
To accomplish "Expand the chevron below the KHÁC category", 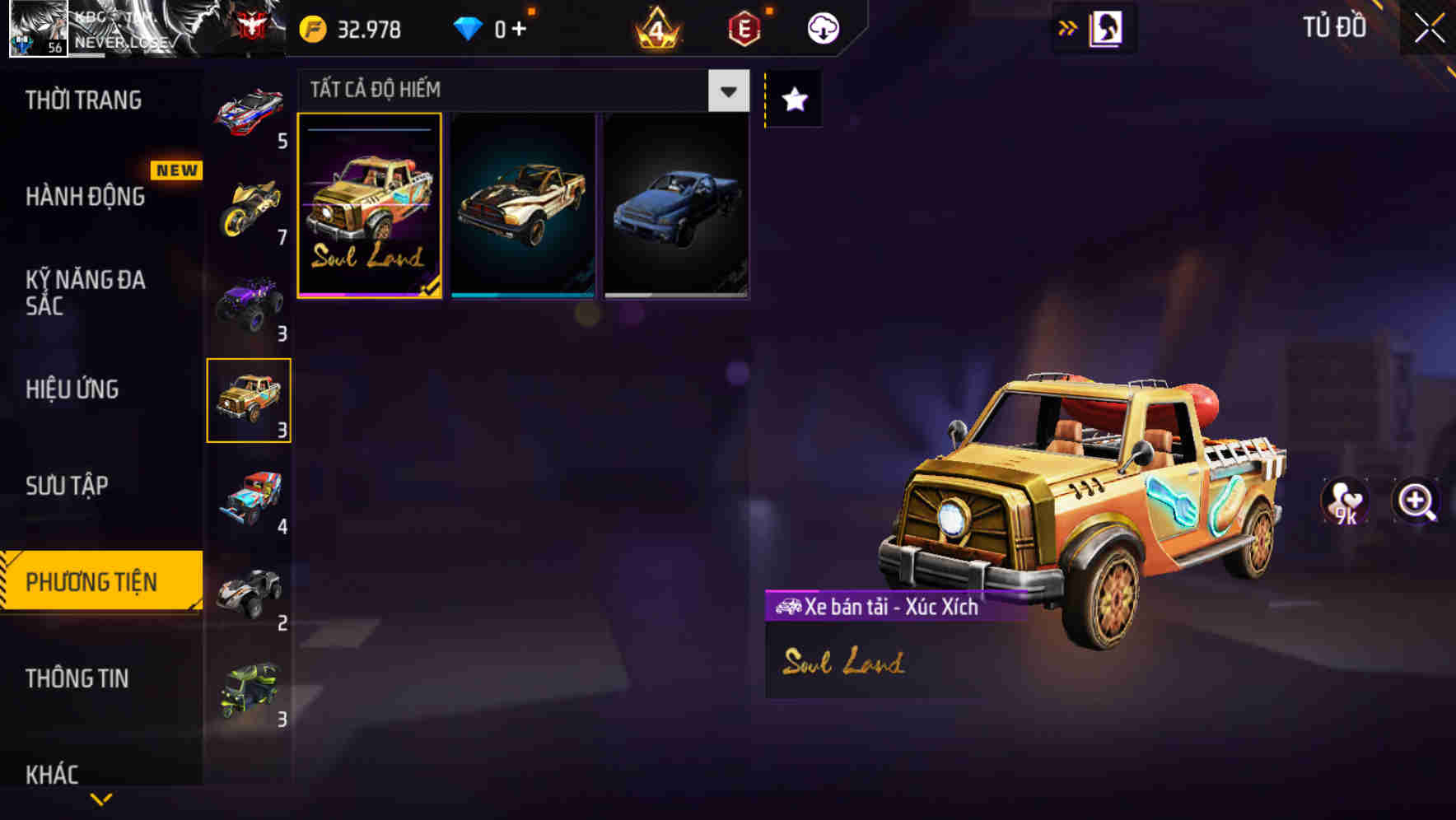I will click(x=100, y=800).
